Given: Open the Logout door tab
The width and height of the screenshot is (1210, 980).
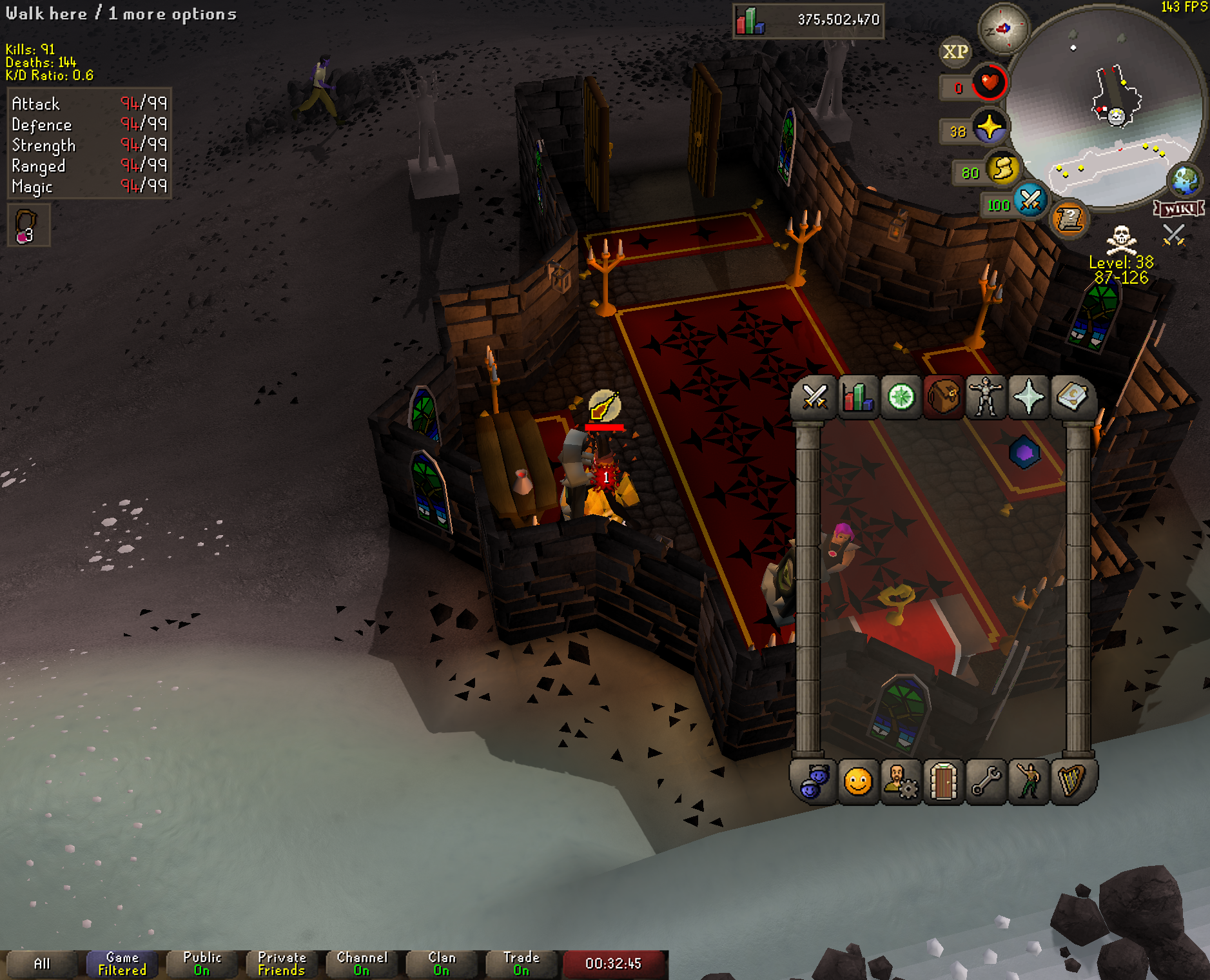Looking at the screenshot, I should (x=943, y=782).
